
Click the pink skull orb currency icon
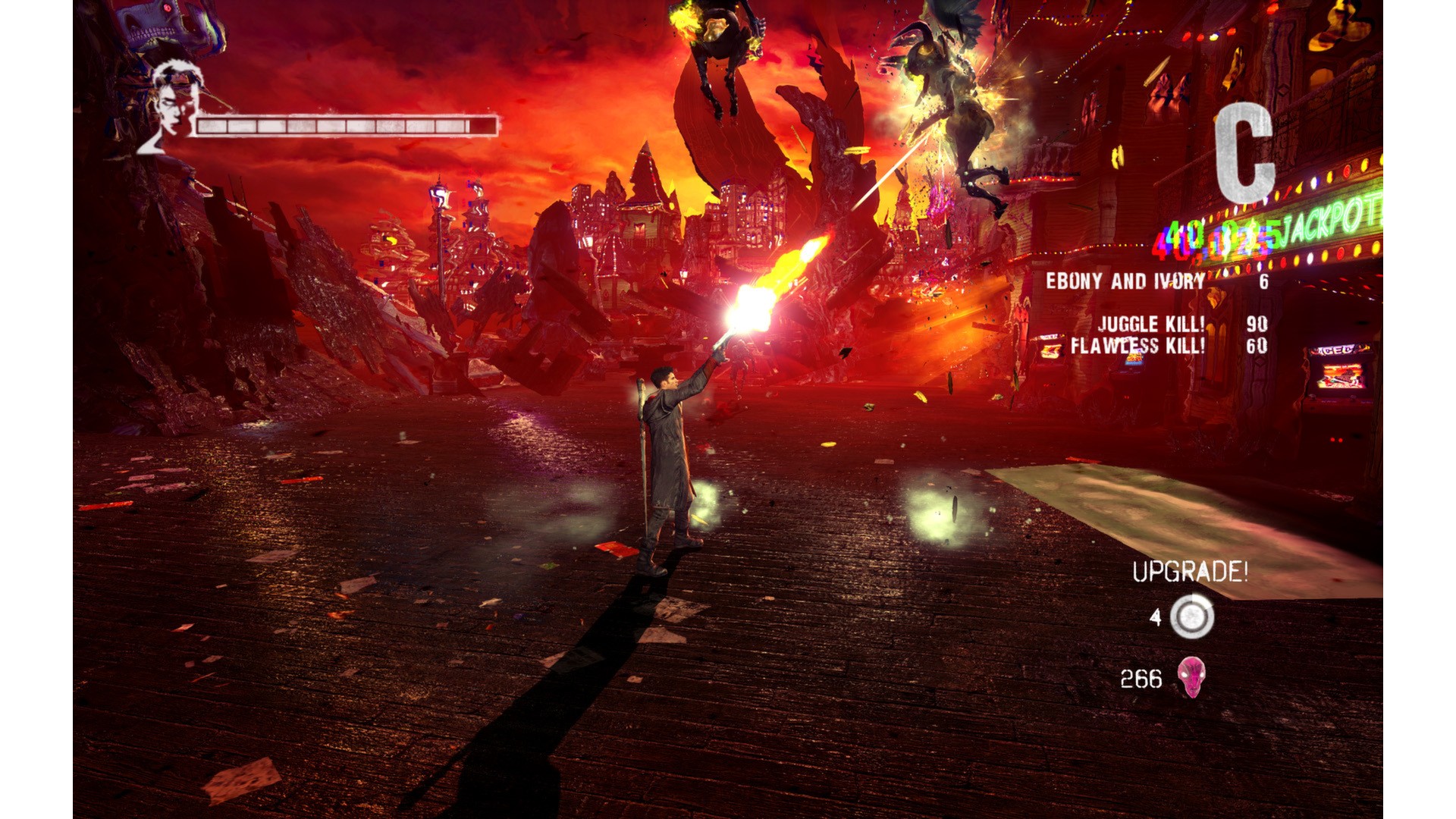1191,677
